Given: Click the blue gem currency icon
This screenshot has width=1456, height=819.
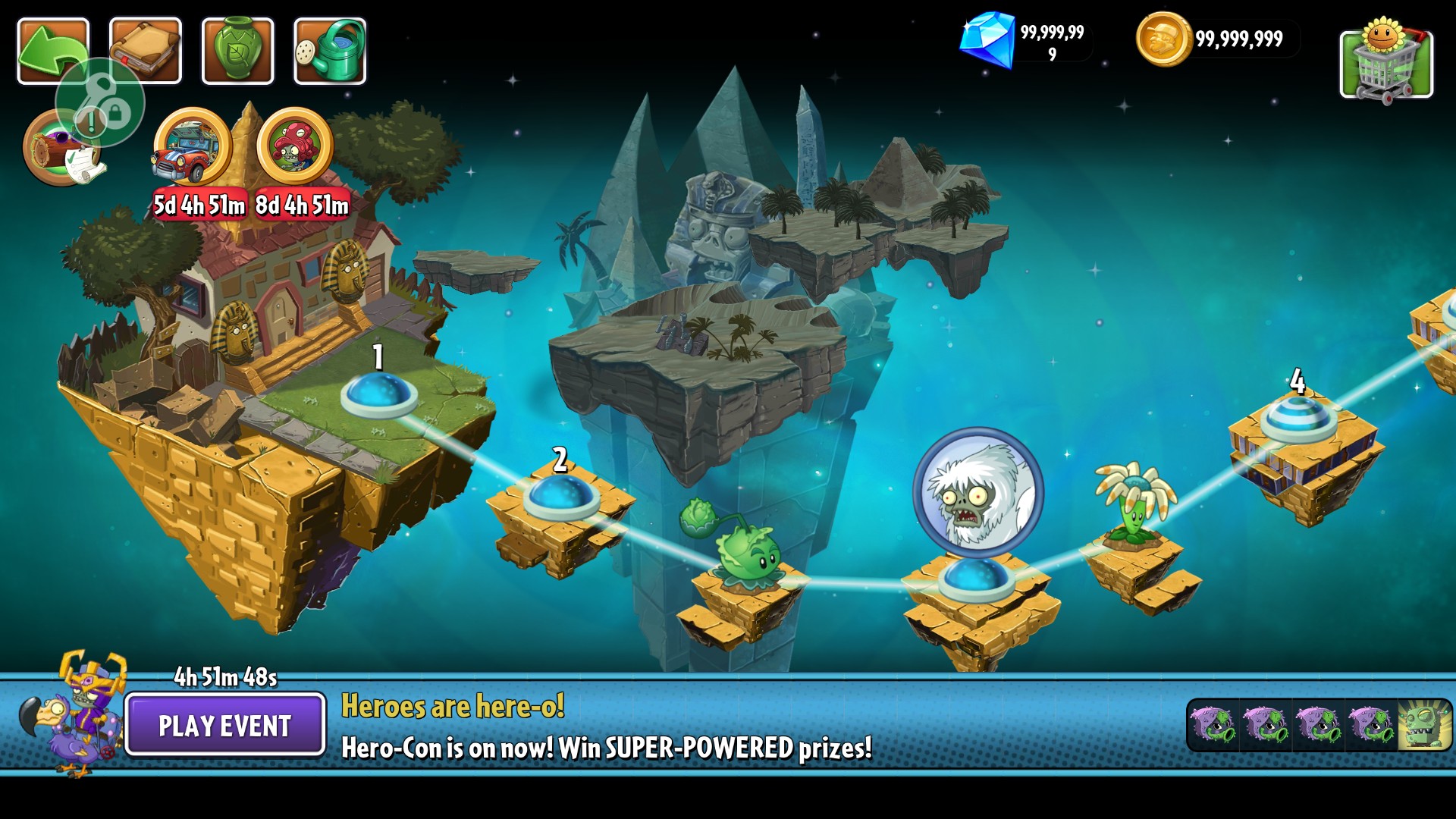Looking at the screenshot, I should (x=987, y=39).
